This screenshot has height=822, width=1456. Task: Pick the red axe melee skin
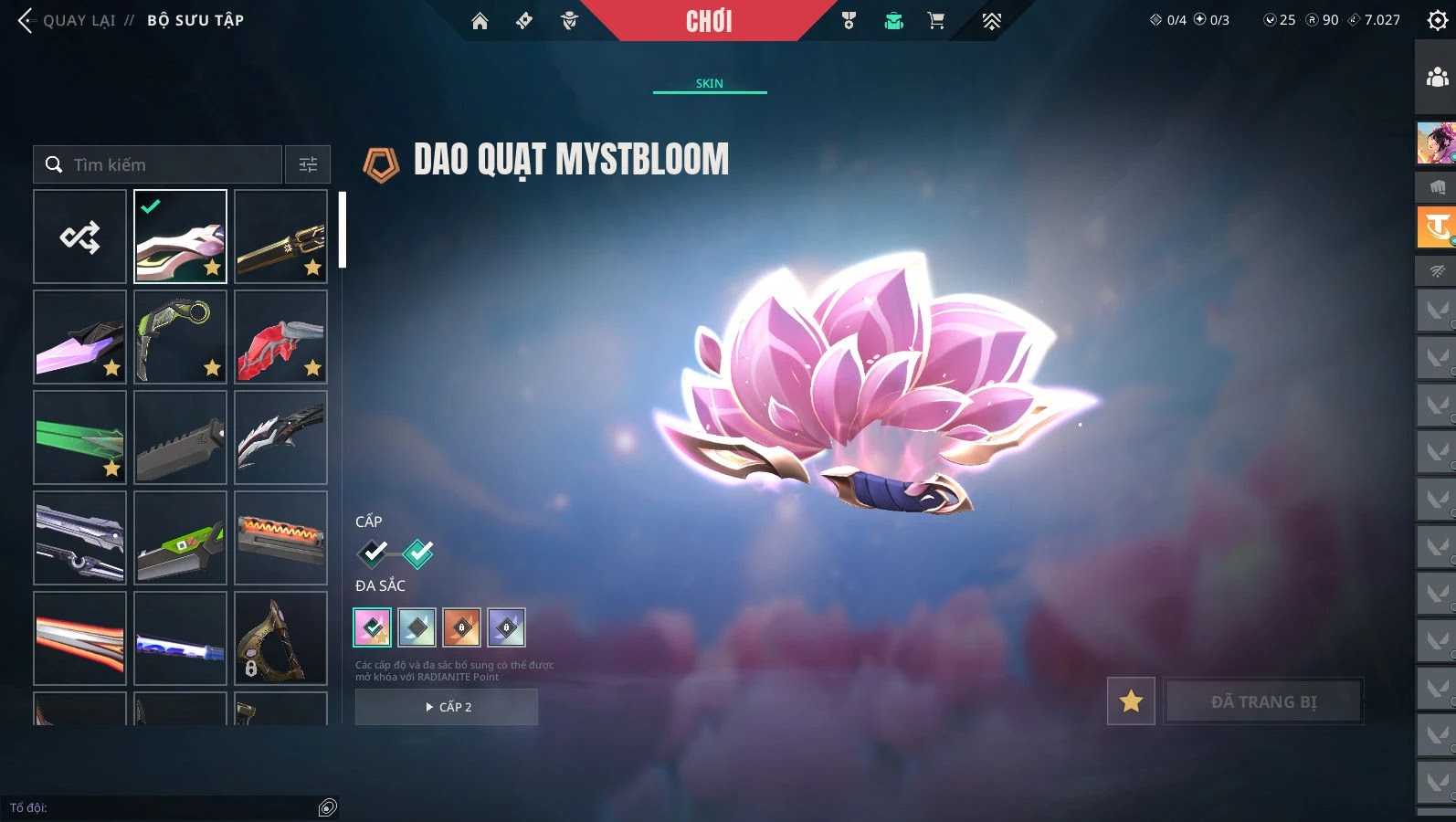(281, 337)
